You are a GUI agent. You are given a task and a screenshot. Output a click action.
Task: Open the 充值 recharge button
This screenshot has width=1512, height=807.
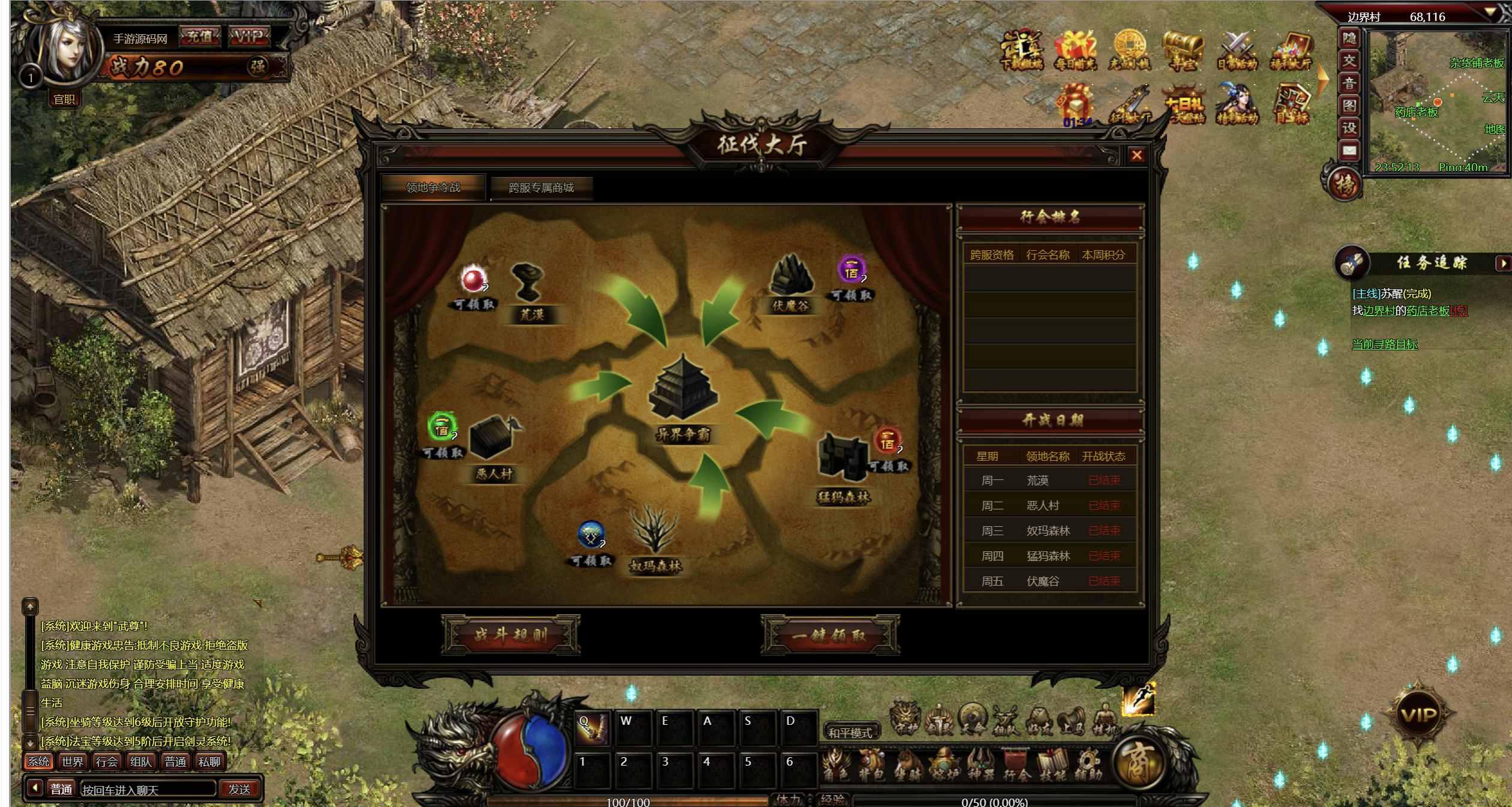point(199,37)
